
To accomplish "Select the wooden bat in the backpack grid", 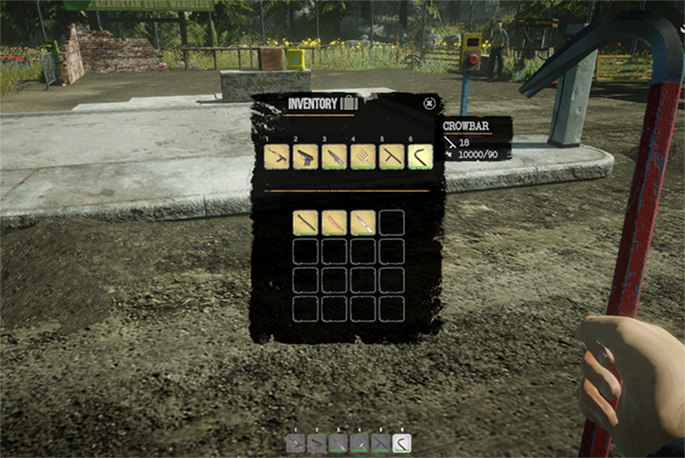I will [x=335, y=222].
